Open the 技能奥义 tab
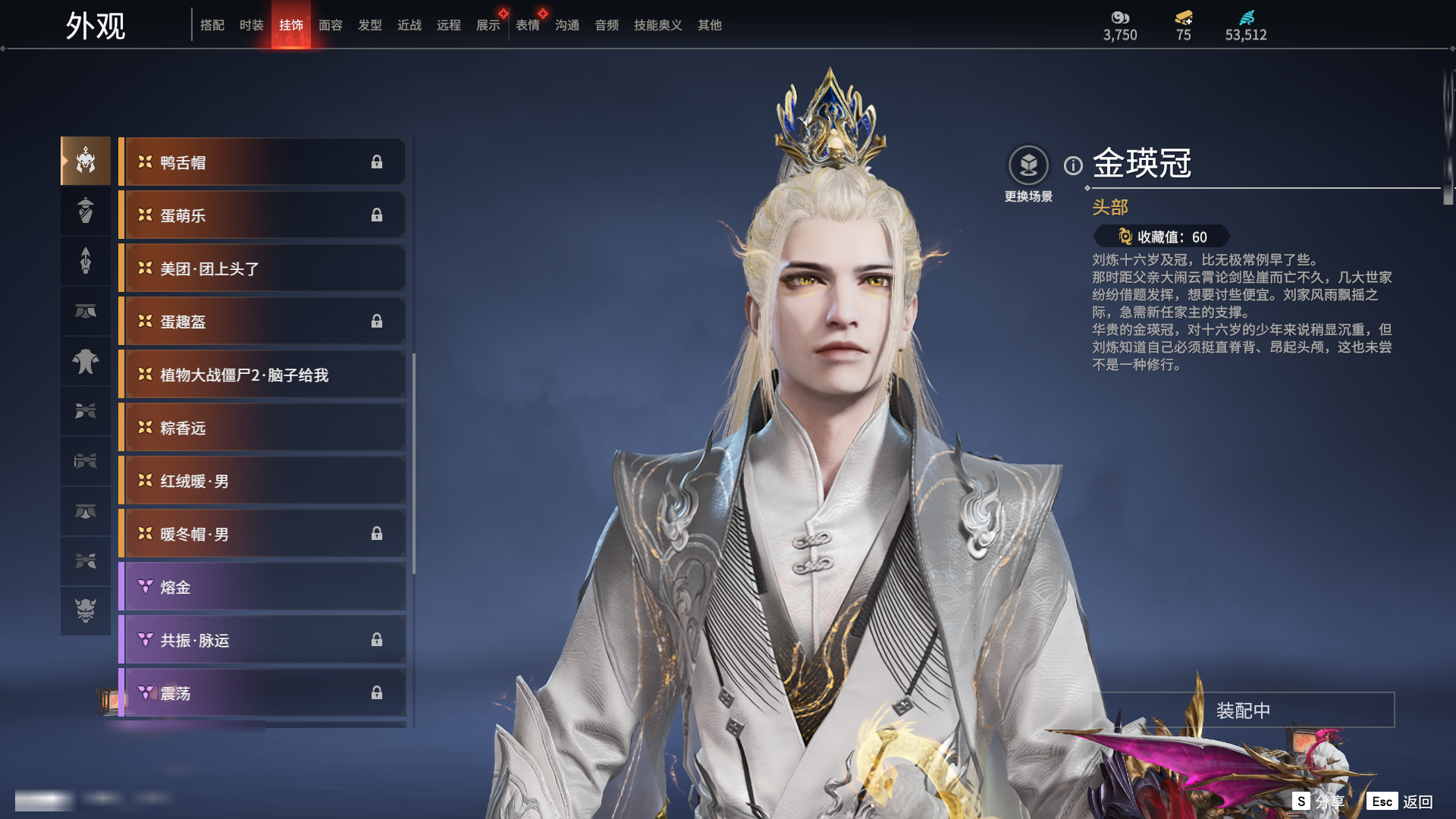This screenshot has width=1456, height=819. pyautogui.click(x=658, y=25)
